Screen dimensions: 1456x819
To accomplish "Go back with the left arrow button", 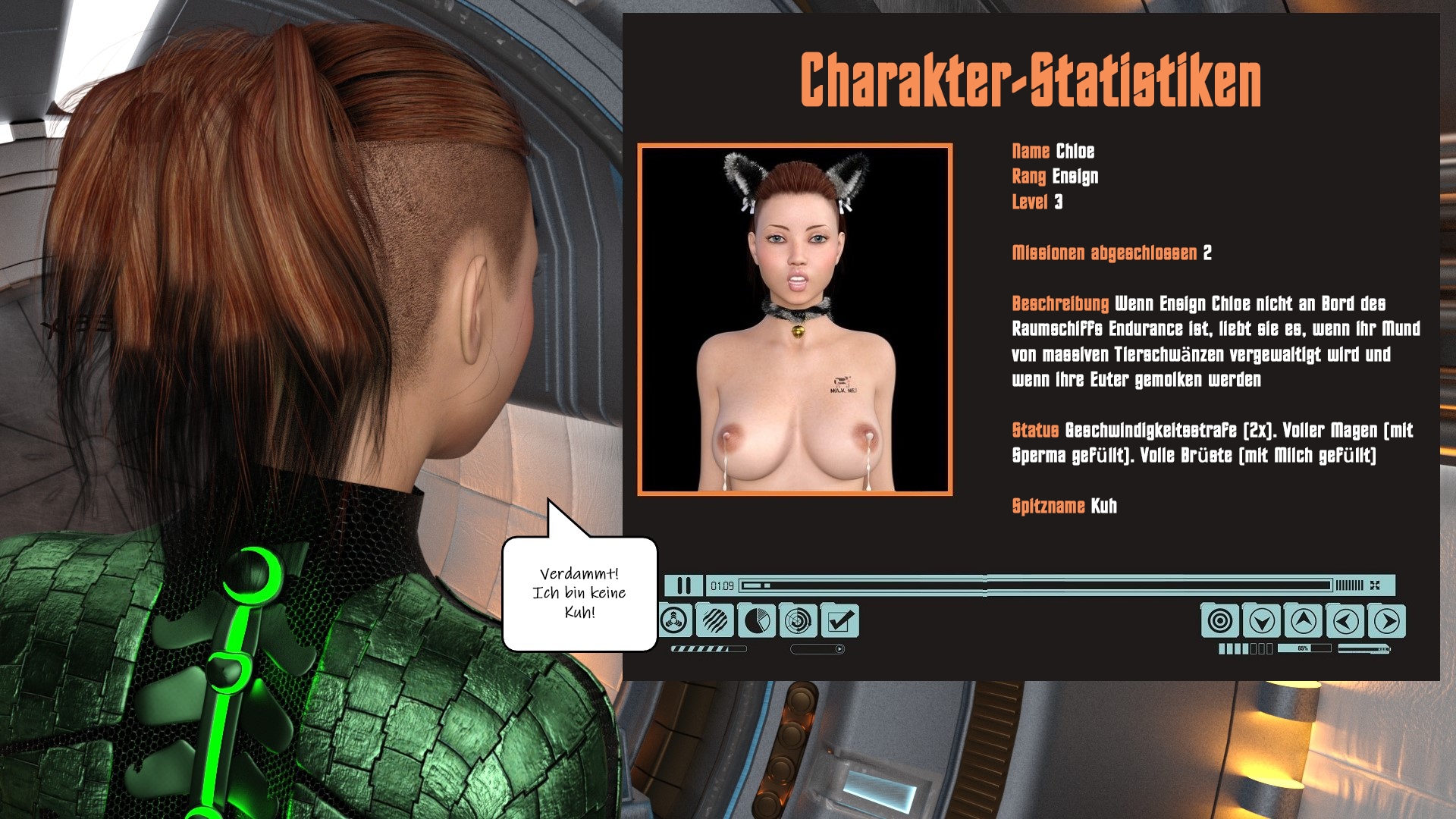I will point(1345,621).
